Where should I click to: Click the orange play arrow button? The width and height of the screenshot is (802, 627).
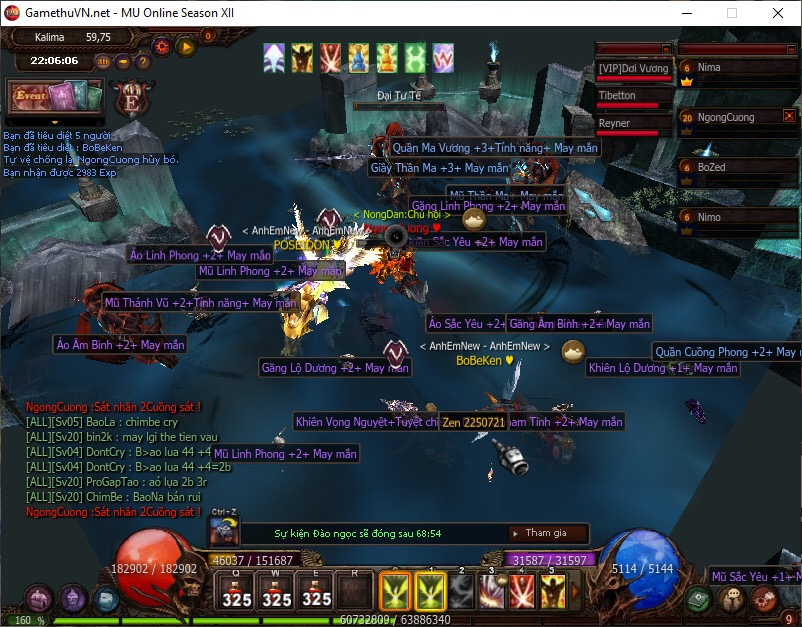click(185, 46)
